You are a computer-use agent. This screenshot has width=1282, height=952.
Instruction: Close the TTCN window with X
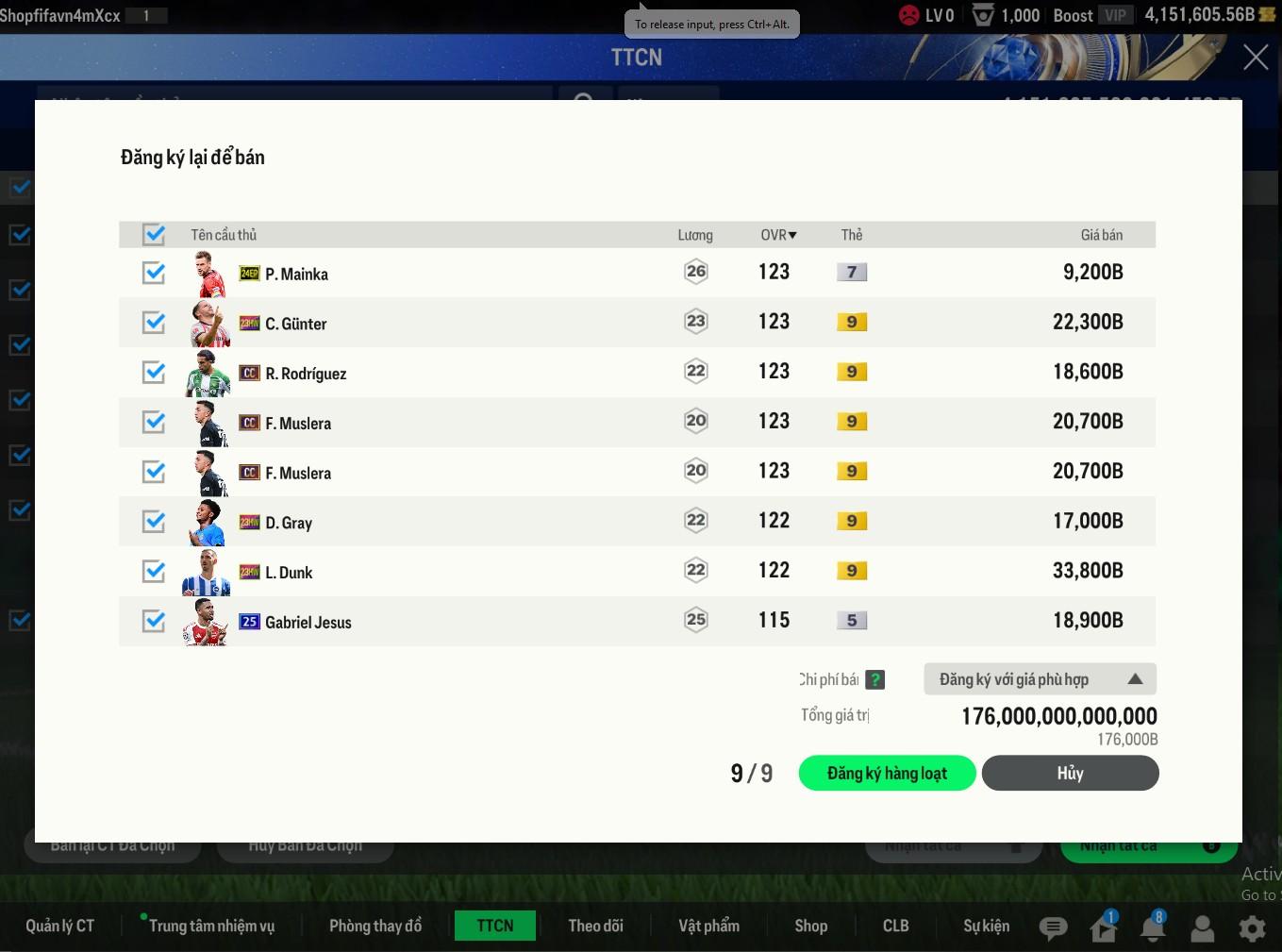tap(1256, 58)
